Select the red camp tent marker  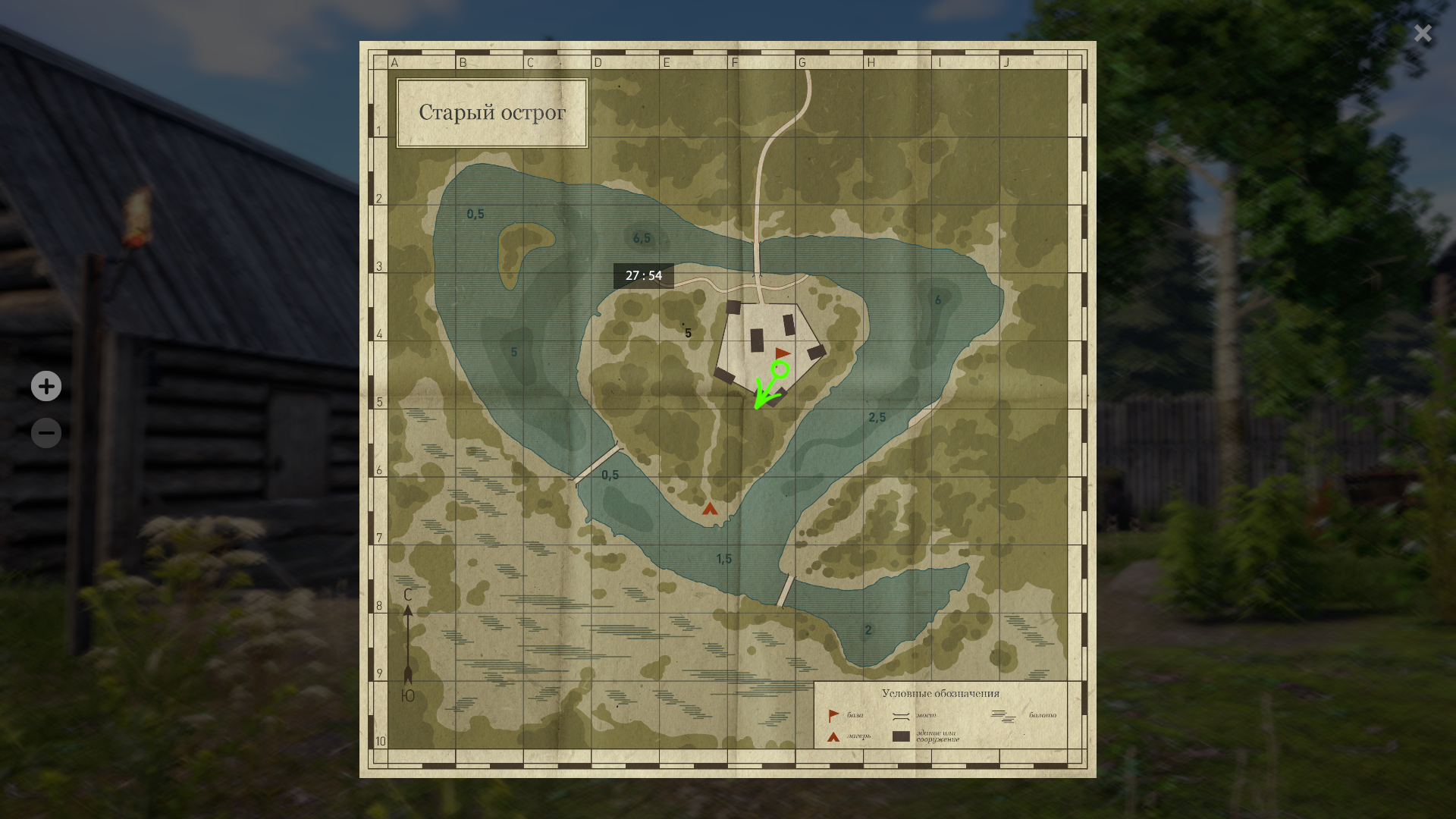710,509
